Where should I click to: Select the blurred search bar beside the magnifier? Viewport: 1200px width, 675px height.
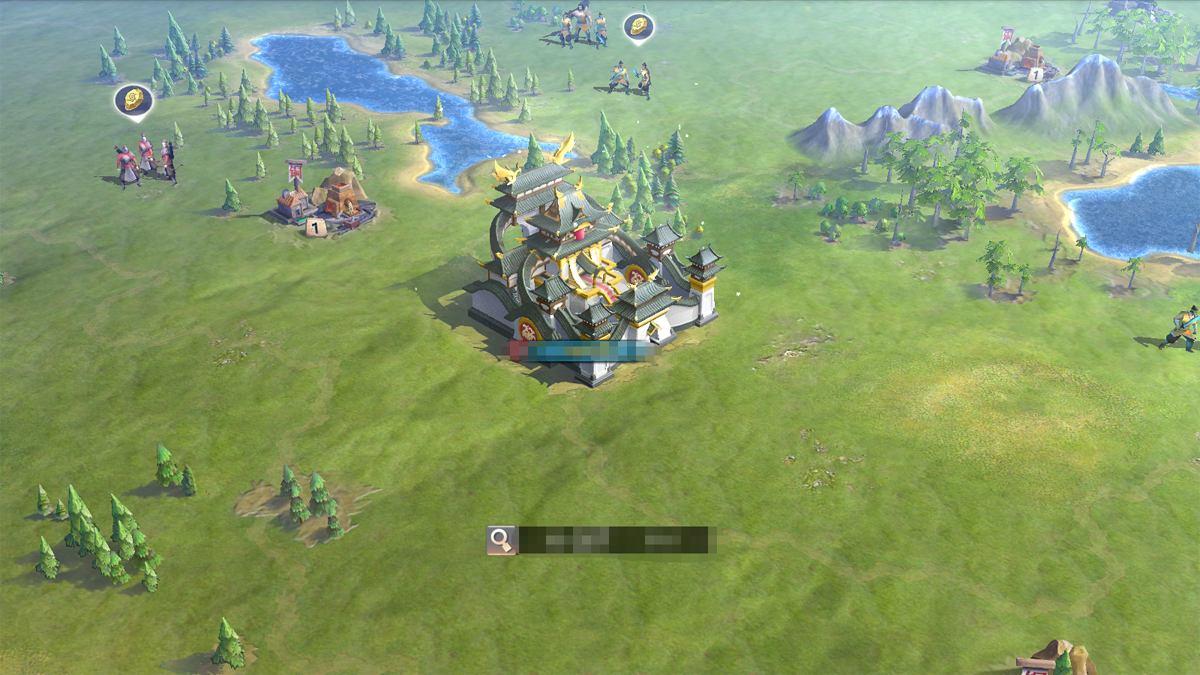tap(615, 540)
